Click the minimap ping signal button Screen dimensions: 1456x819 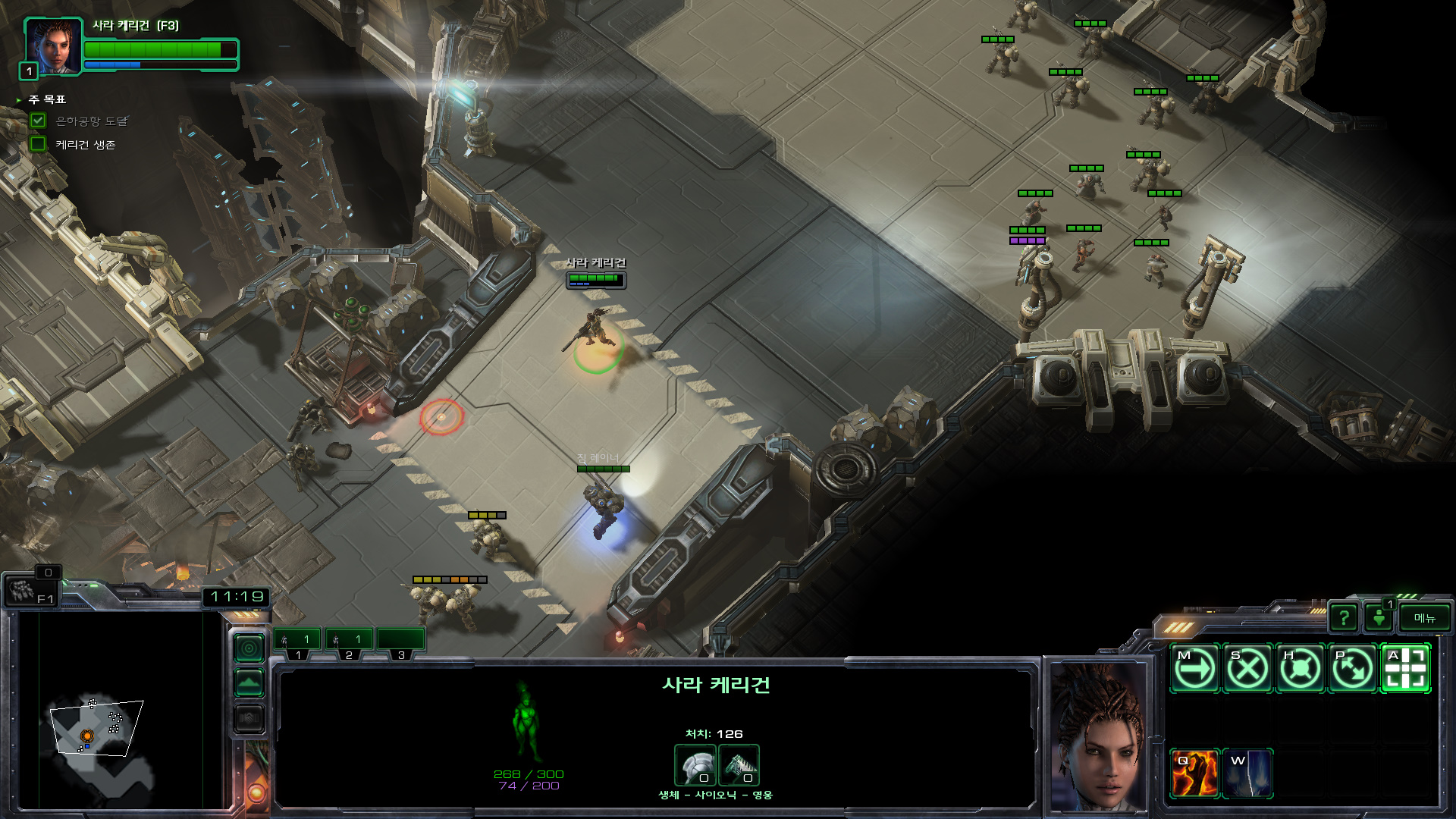249,648
